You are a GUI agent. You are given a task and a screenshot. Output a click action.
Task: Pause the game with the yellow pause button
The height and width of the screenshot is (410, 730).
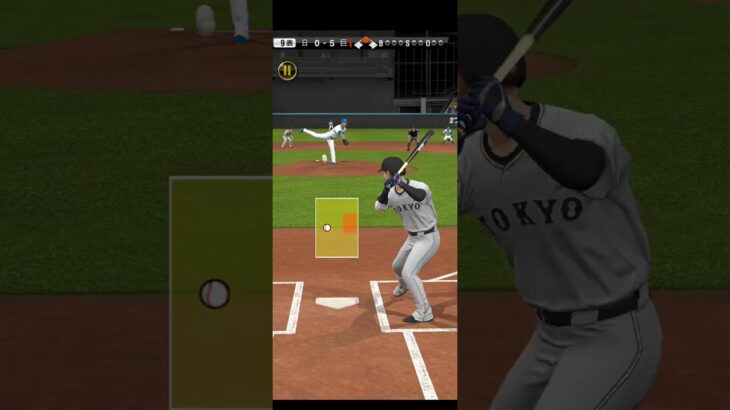(287, 70)
